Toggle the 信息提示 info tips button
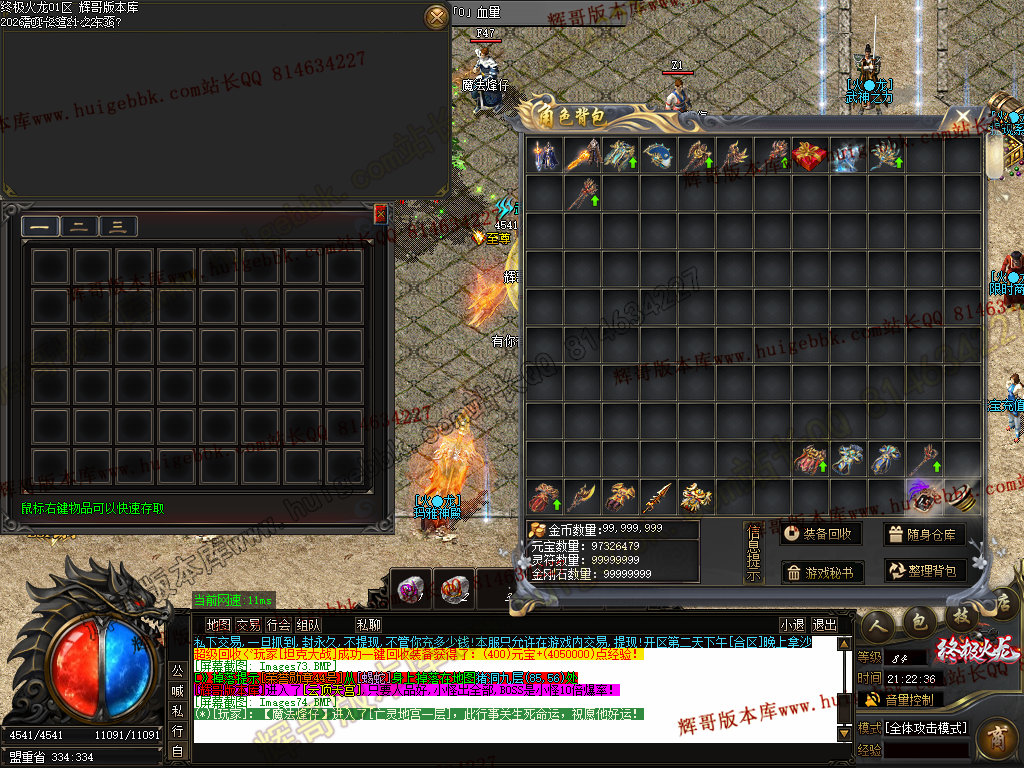This screenshot has width=1024, height=768. pos(754,552)
